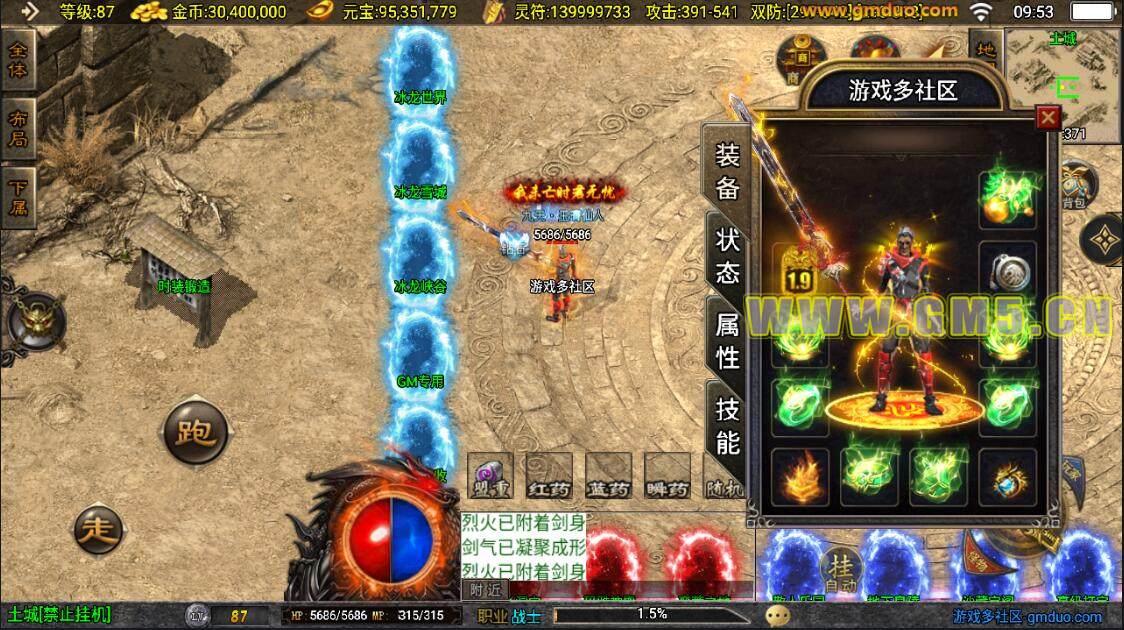Select the 全体 button
Screen dimensions: 1124x630
(19, 60)
